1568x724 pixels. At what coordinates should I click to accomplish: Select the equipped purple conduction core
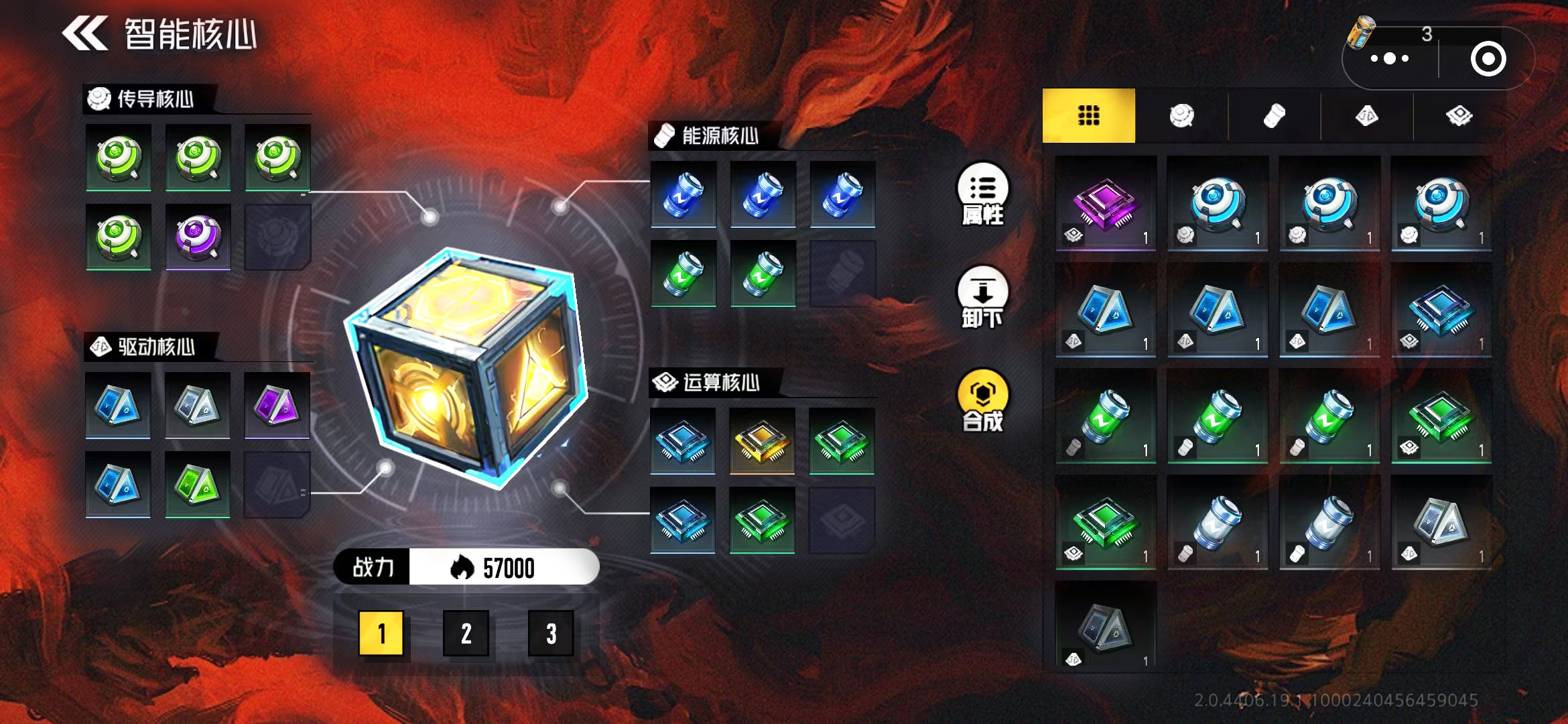198,237
